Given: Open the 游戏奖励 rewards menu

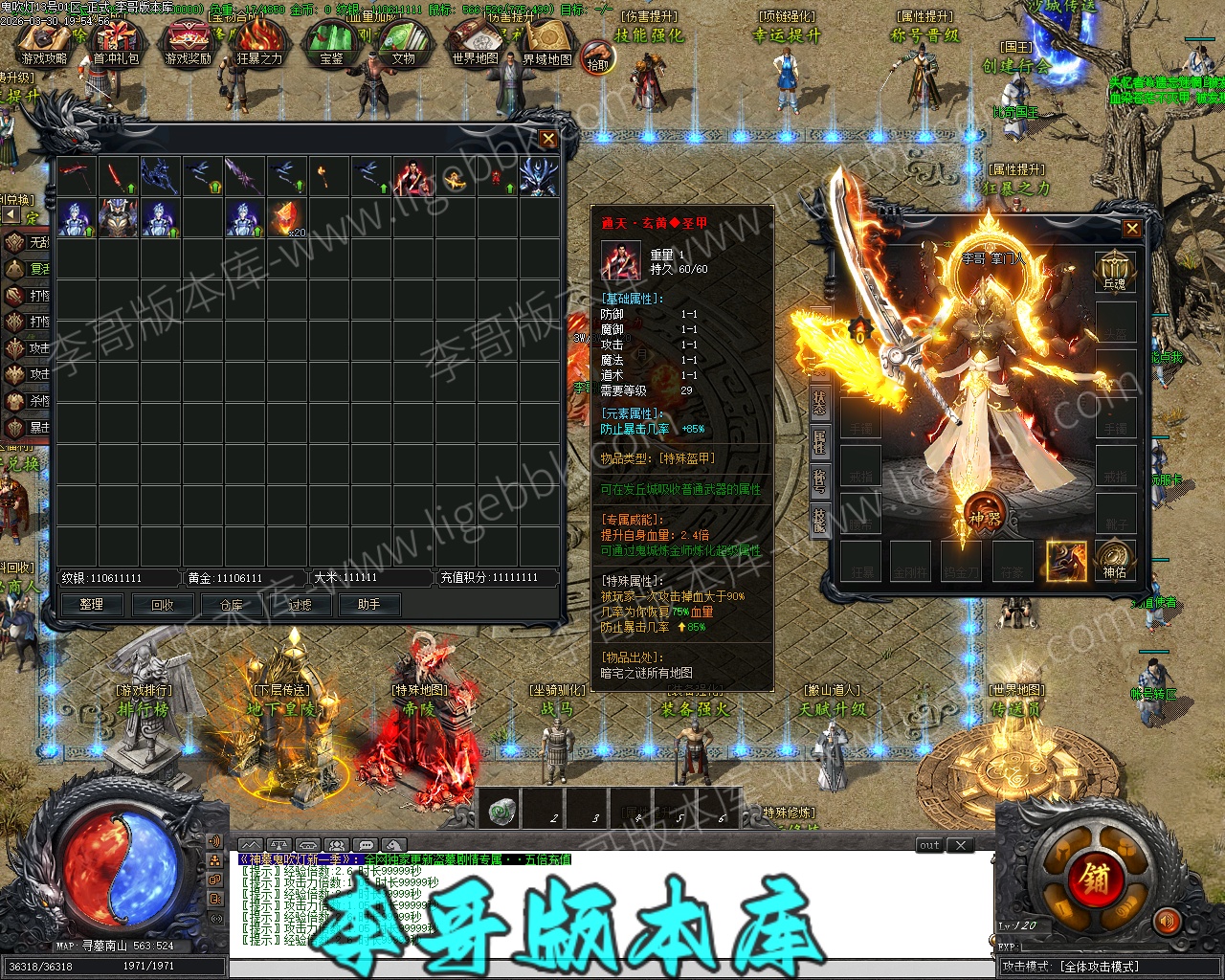Looking at the screenshot, I should click(x=188, y=43).
